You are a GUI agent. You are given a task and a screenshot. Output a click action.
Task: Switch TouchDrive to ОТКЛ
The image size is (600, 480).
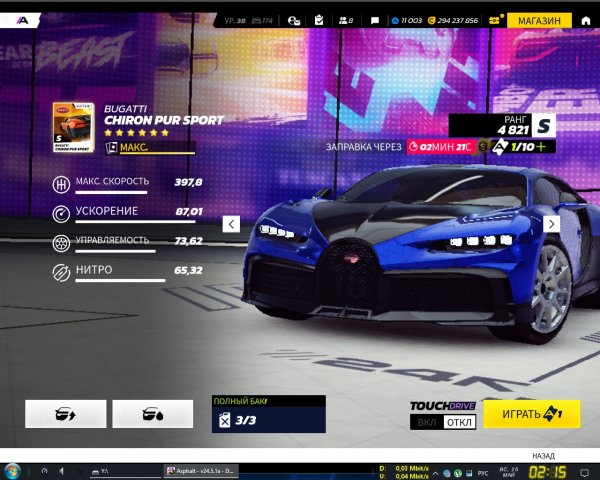(458, 422)
